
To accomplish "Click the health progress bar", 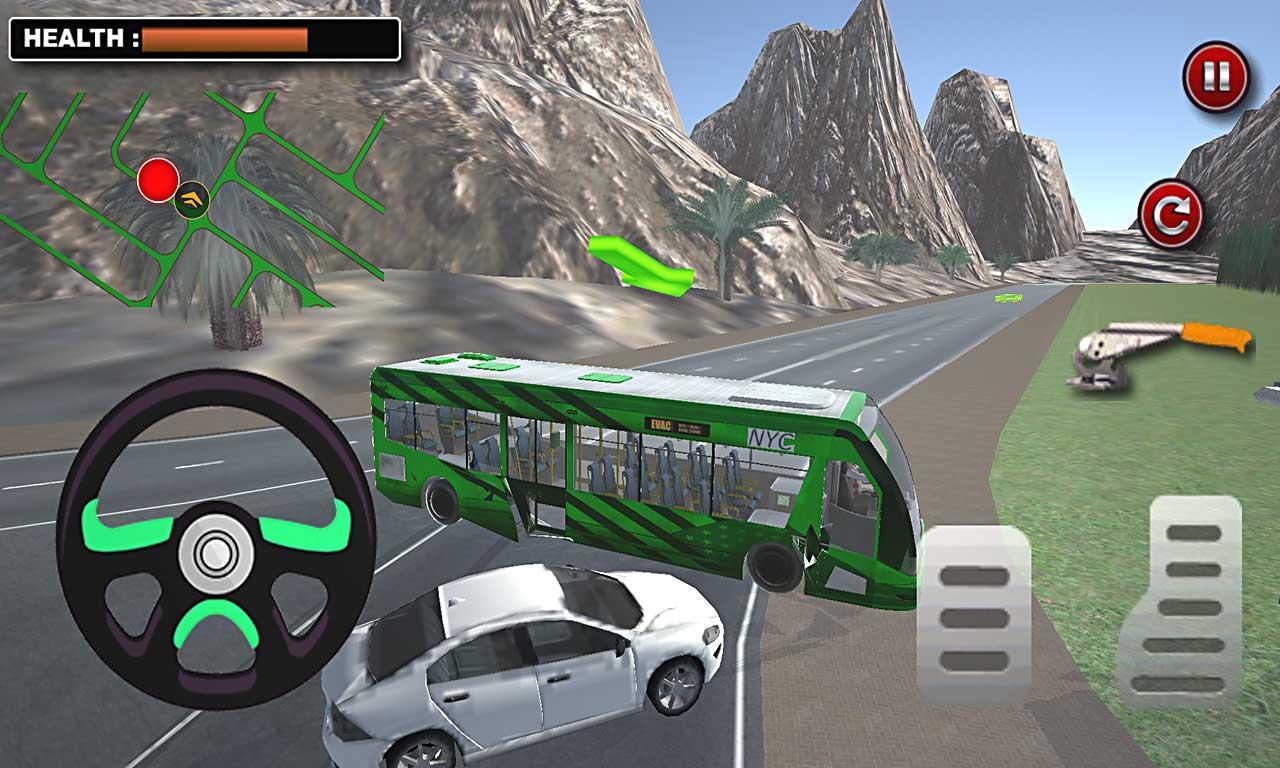I will tap(225, 38).
